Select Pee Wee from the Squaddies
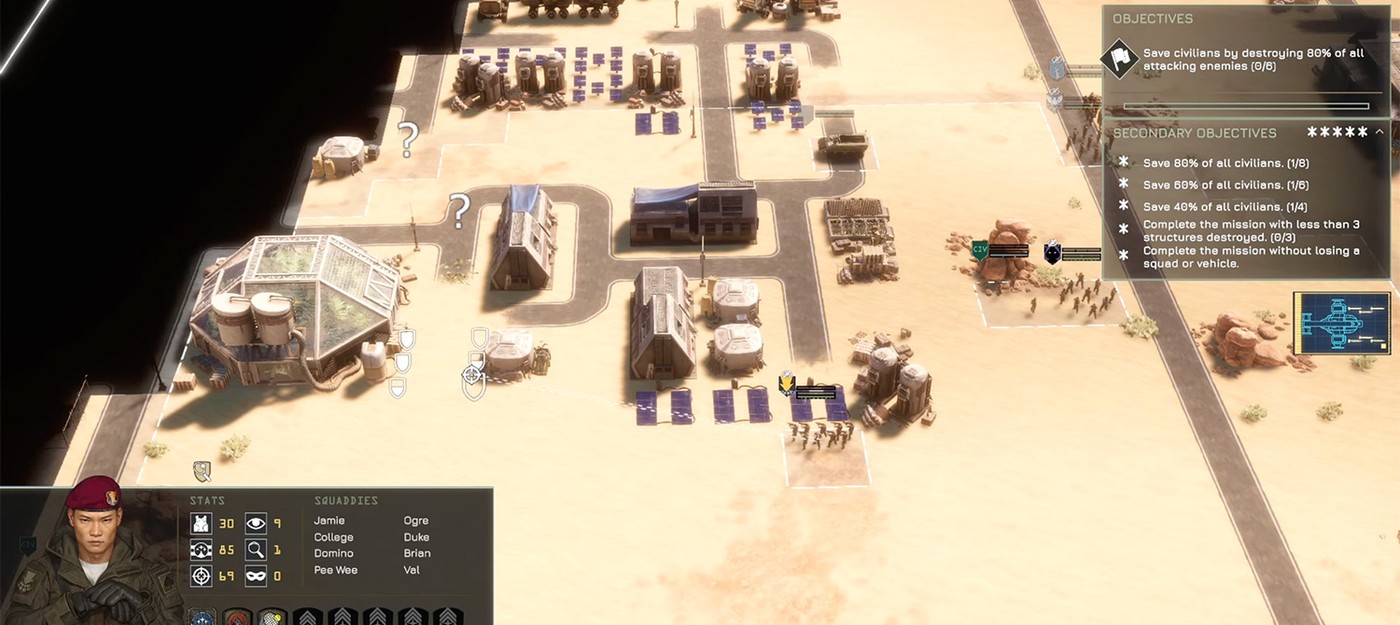The height and width of the screenshot is (625, 1400). point(335,570)
